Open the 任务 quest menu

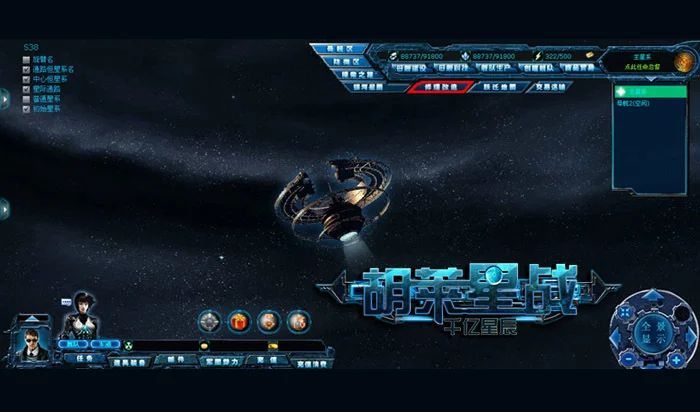[x=86, y=358]
